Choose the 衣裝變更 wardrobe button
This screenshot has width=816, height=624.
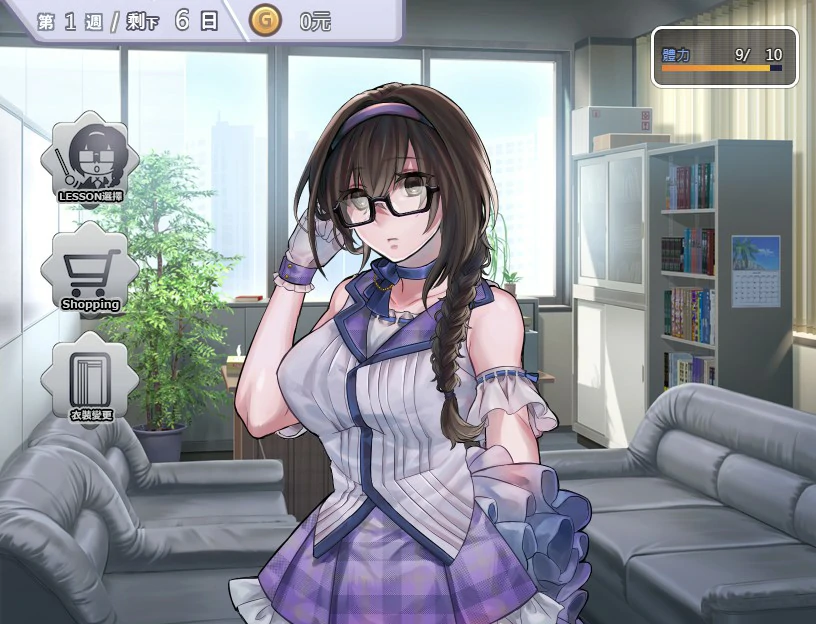90,380
